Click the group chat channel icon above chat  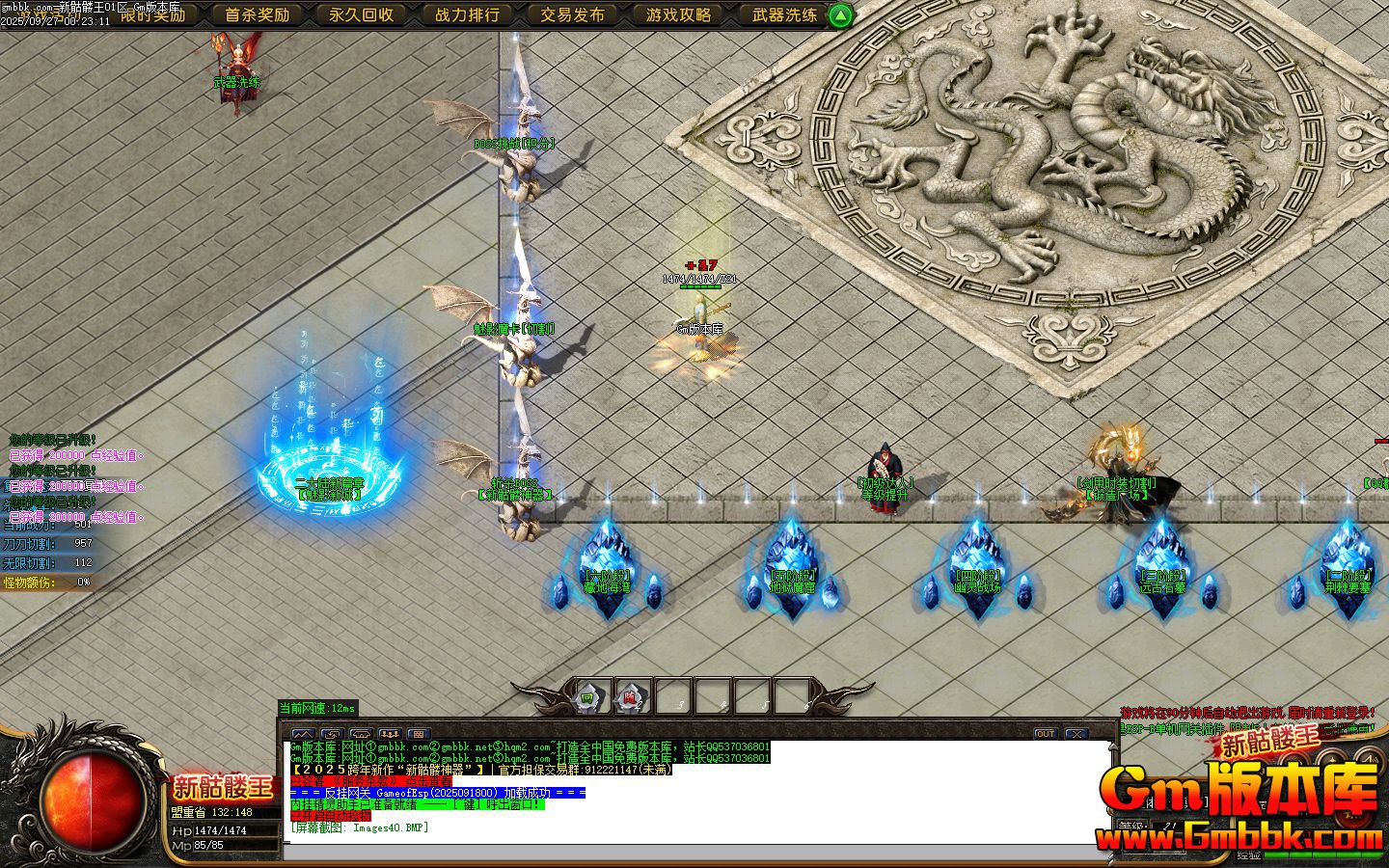point(390,734)
